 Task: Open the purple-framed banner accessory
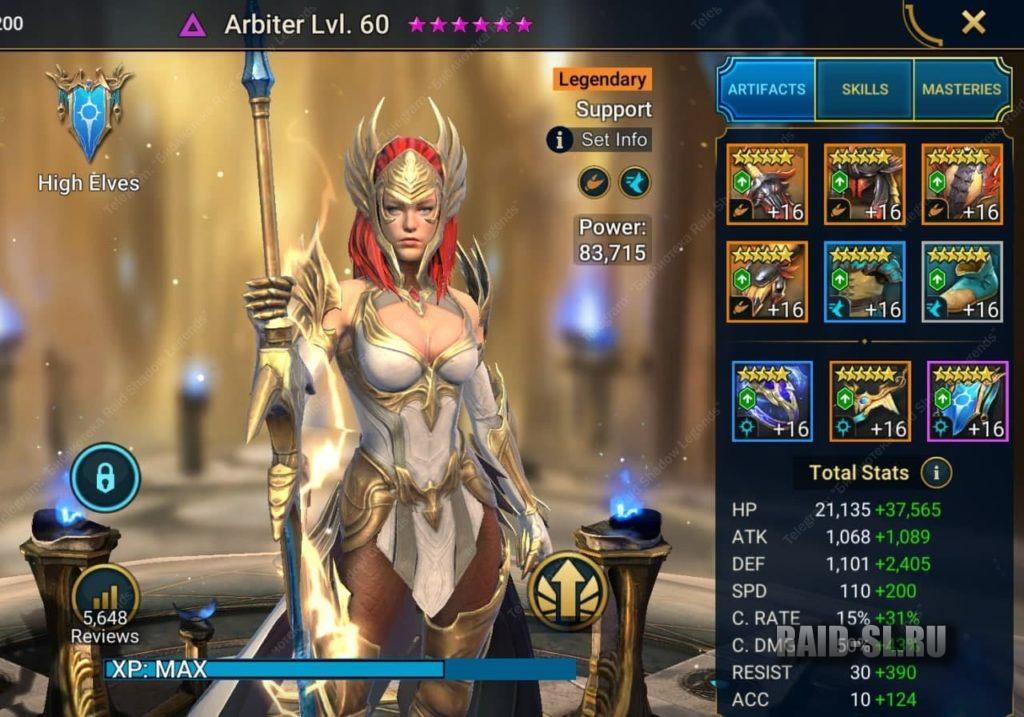coord(968,401)
